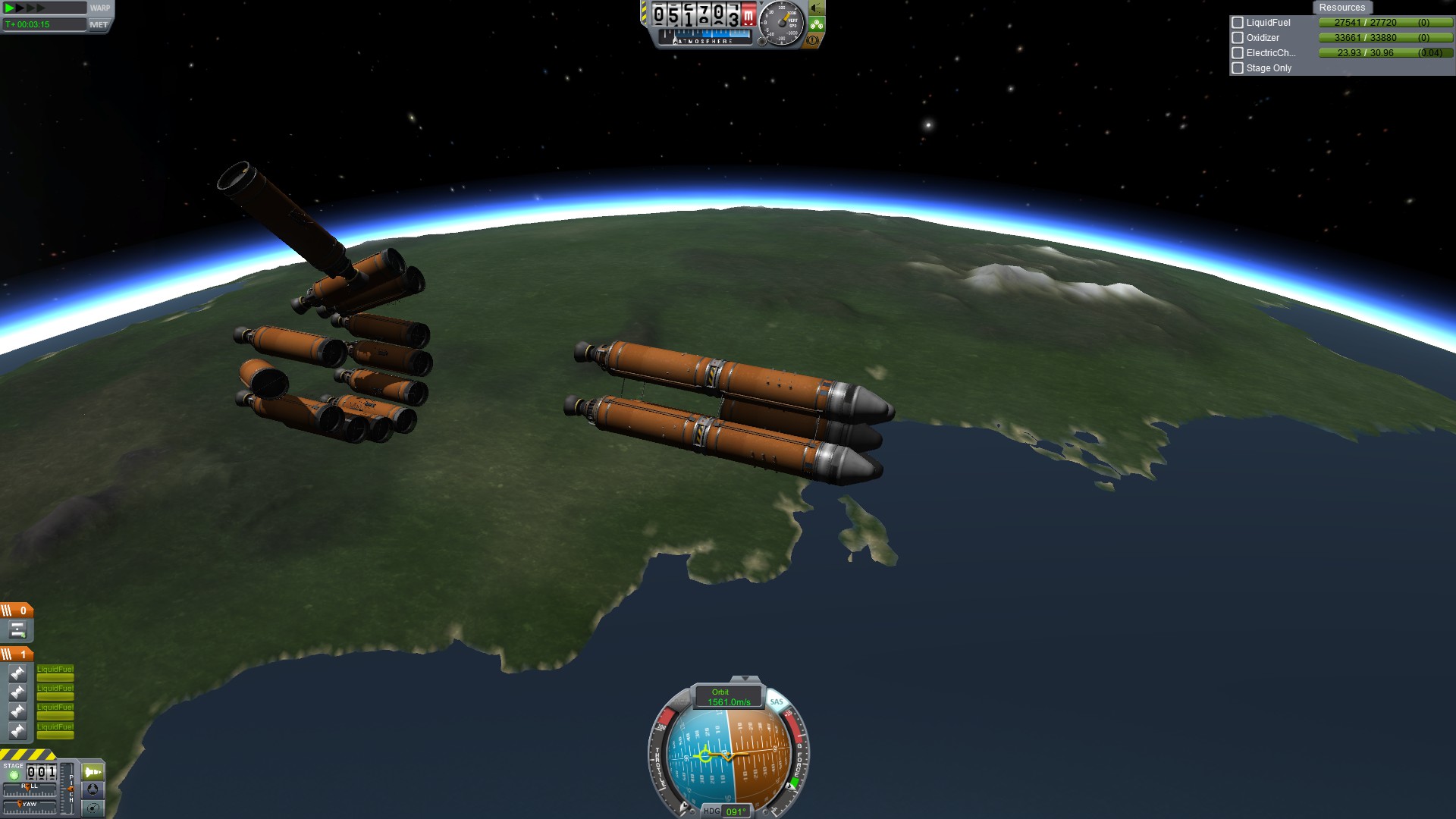Toggle the lights button near altimeter
This screenshot has width=1456, height=819.
(817, 8)
